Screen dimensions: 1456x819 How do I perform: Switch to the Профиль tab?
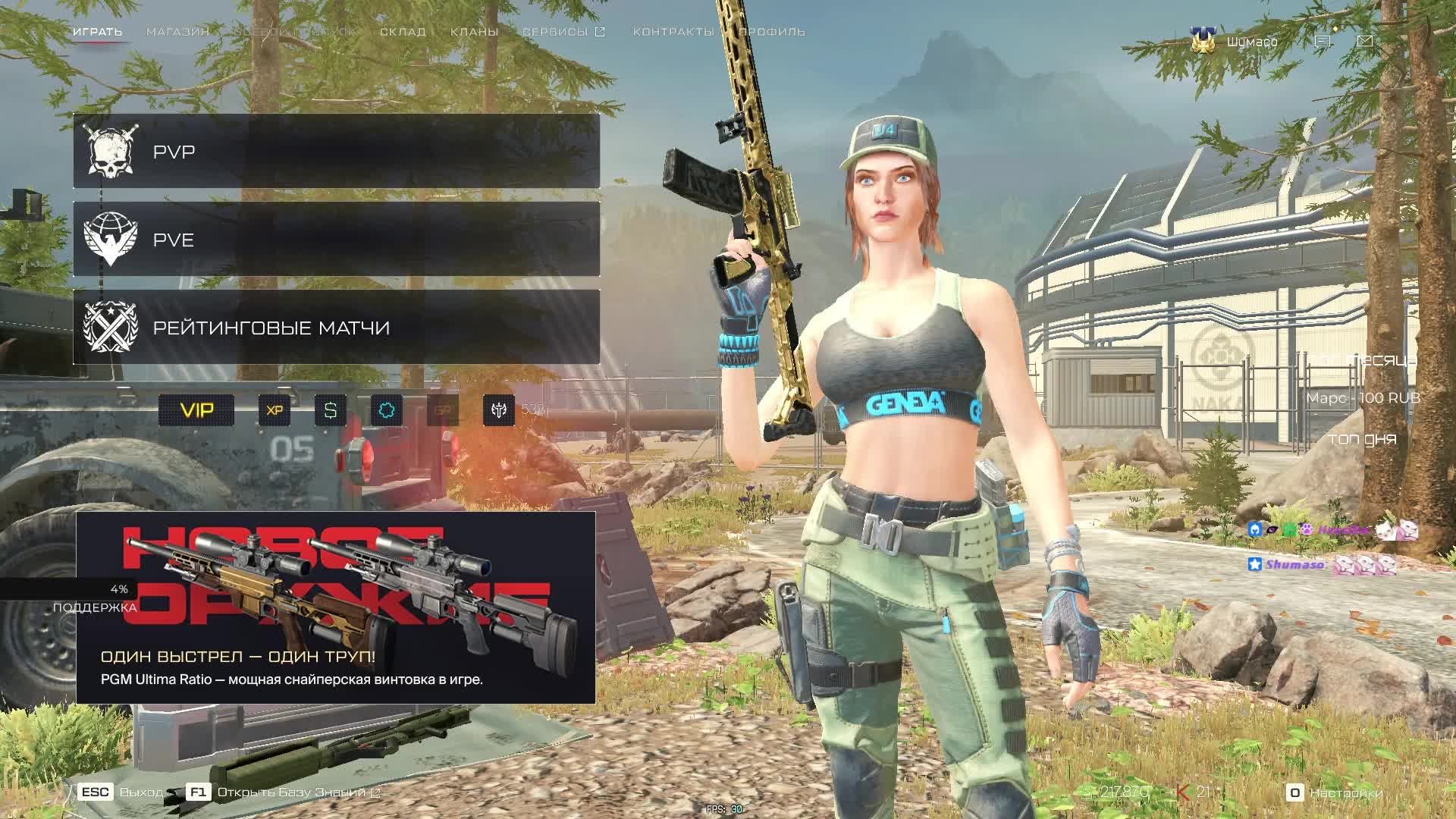(x=772, y=32)
